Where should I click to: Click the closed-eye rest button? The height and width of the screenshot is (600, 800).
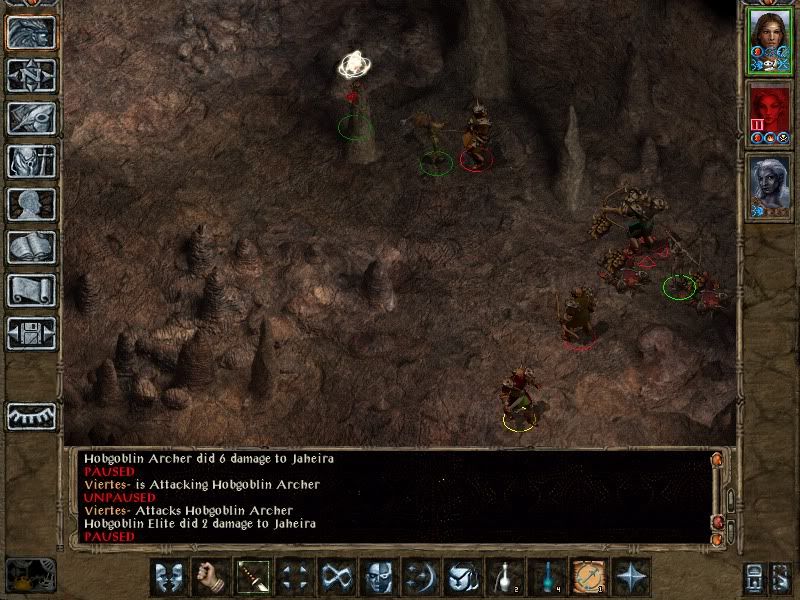pyautogui.click(x=31, y=415)
